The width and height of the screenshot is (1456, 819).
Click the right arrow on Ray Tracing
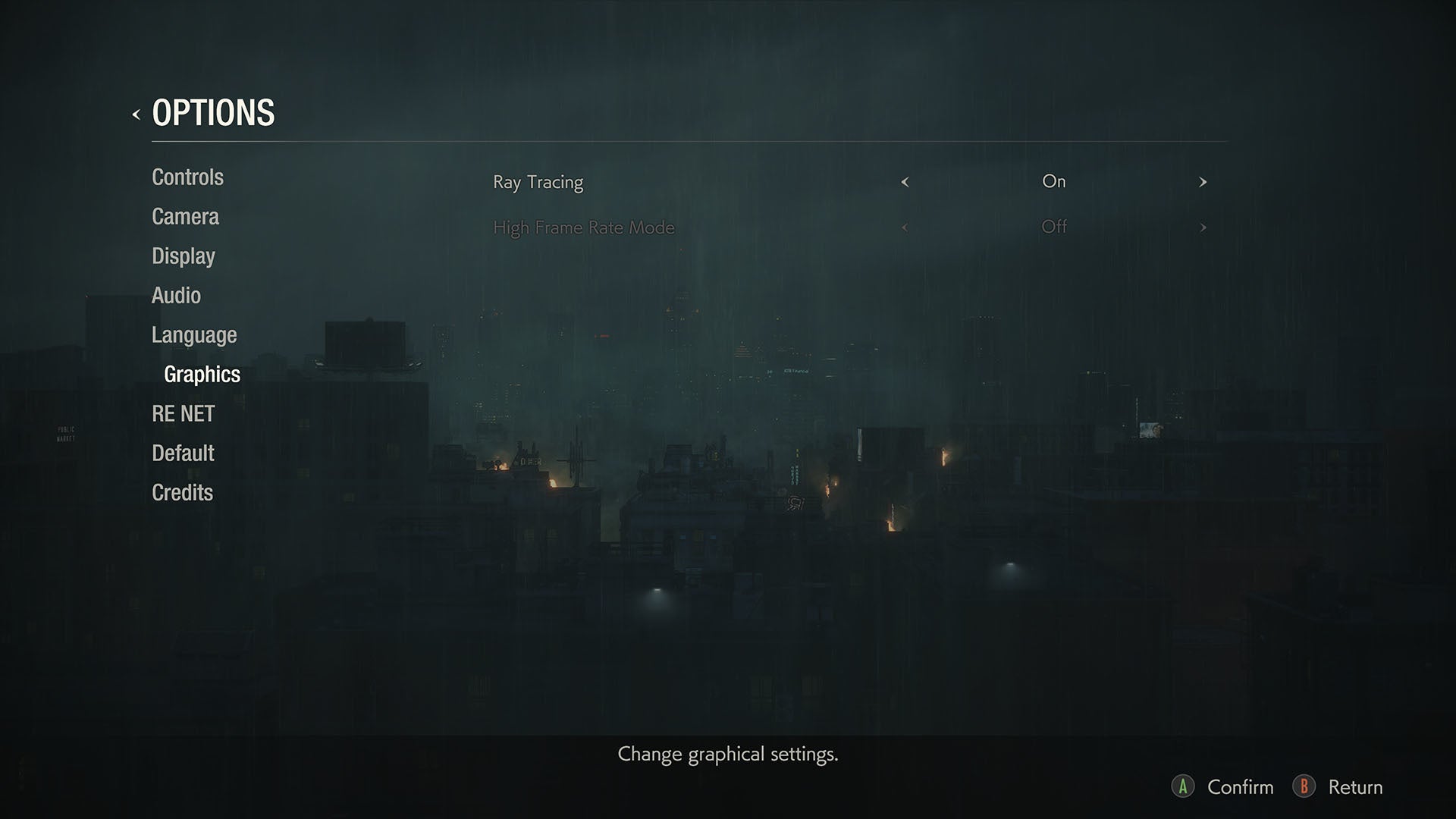click(x=1203, y=182)
